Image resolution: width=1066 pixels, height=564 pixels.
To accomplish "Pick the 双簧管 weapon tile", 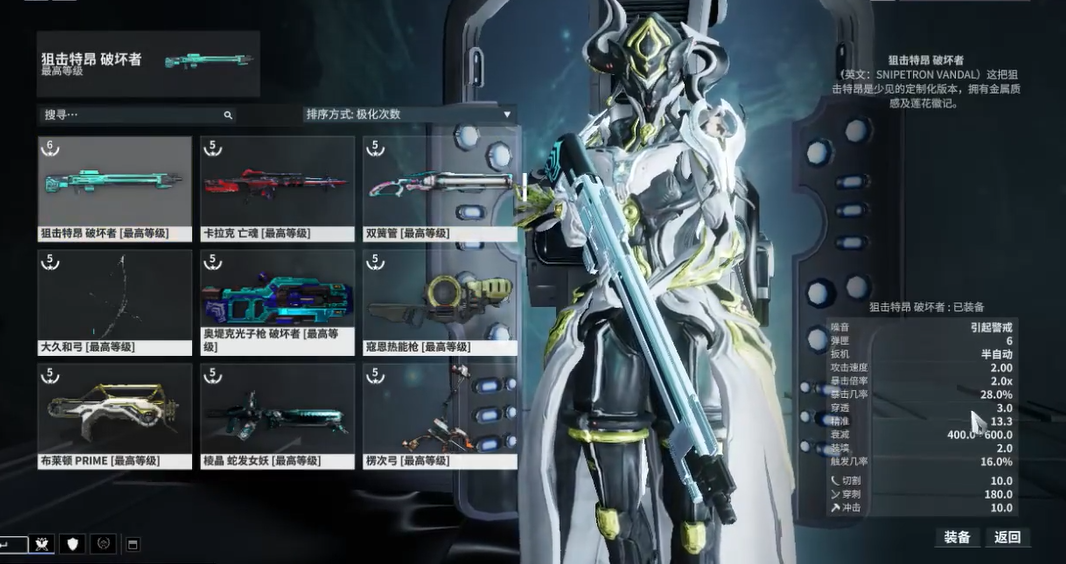I will coord(440,189).
